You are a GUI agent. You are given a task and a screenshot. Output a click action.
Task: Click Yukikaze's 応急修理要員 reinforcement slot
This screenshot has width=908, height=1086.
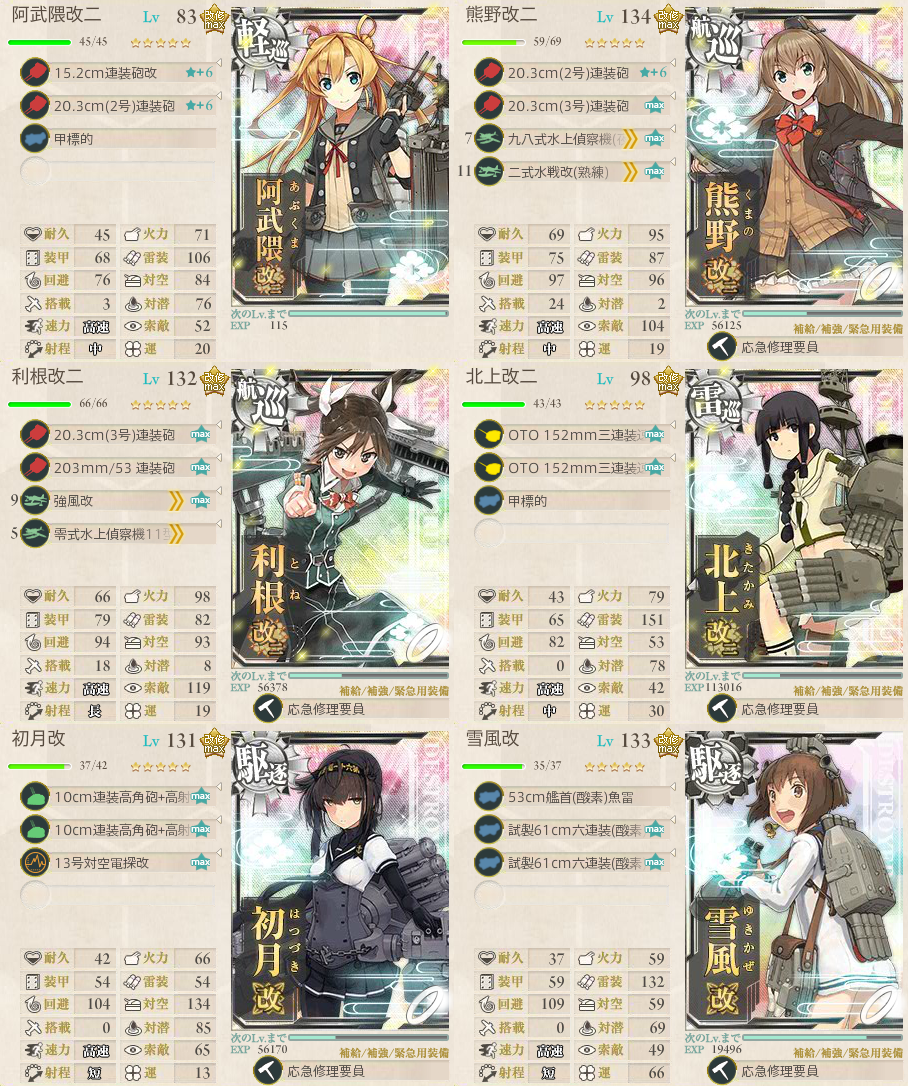point(780,1070)
